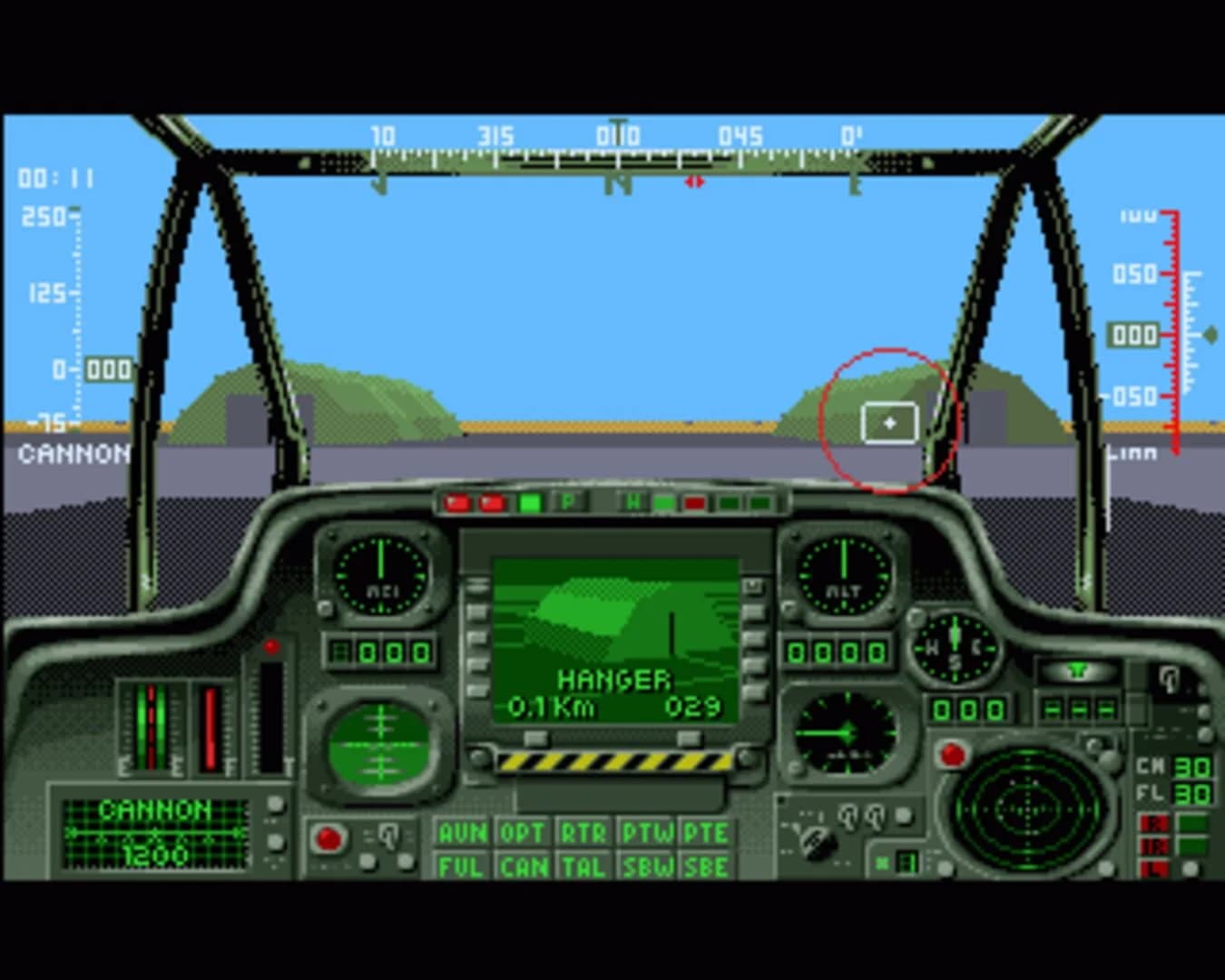Select the compass instrument
The image size is (1225, 980).
pyautogui.click(x=954, y=650)
